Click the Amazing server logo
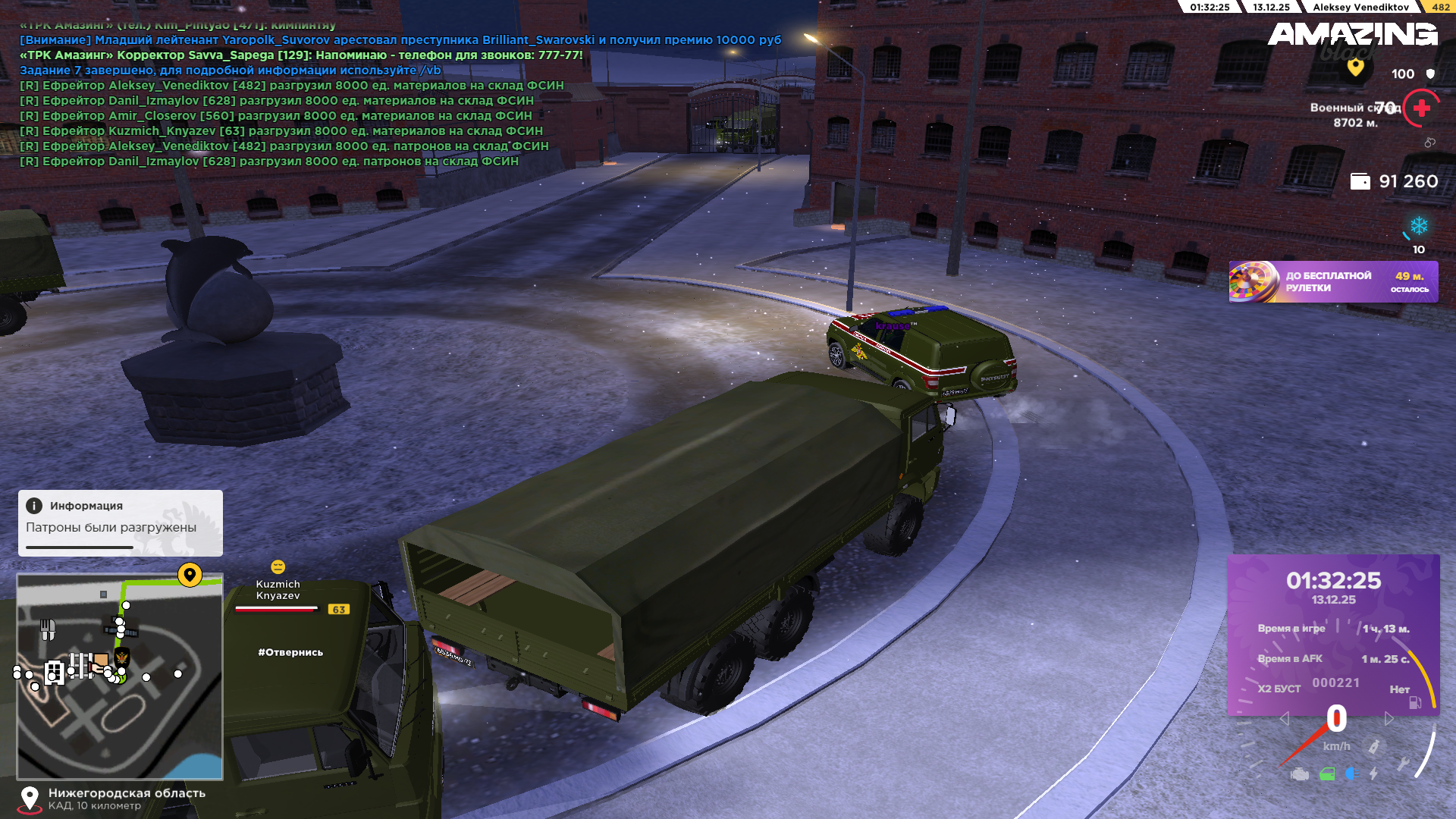The width and height of the screenshot is (1456, 819). [1352, 35]
